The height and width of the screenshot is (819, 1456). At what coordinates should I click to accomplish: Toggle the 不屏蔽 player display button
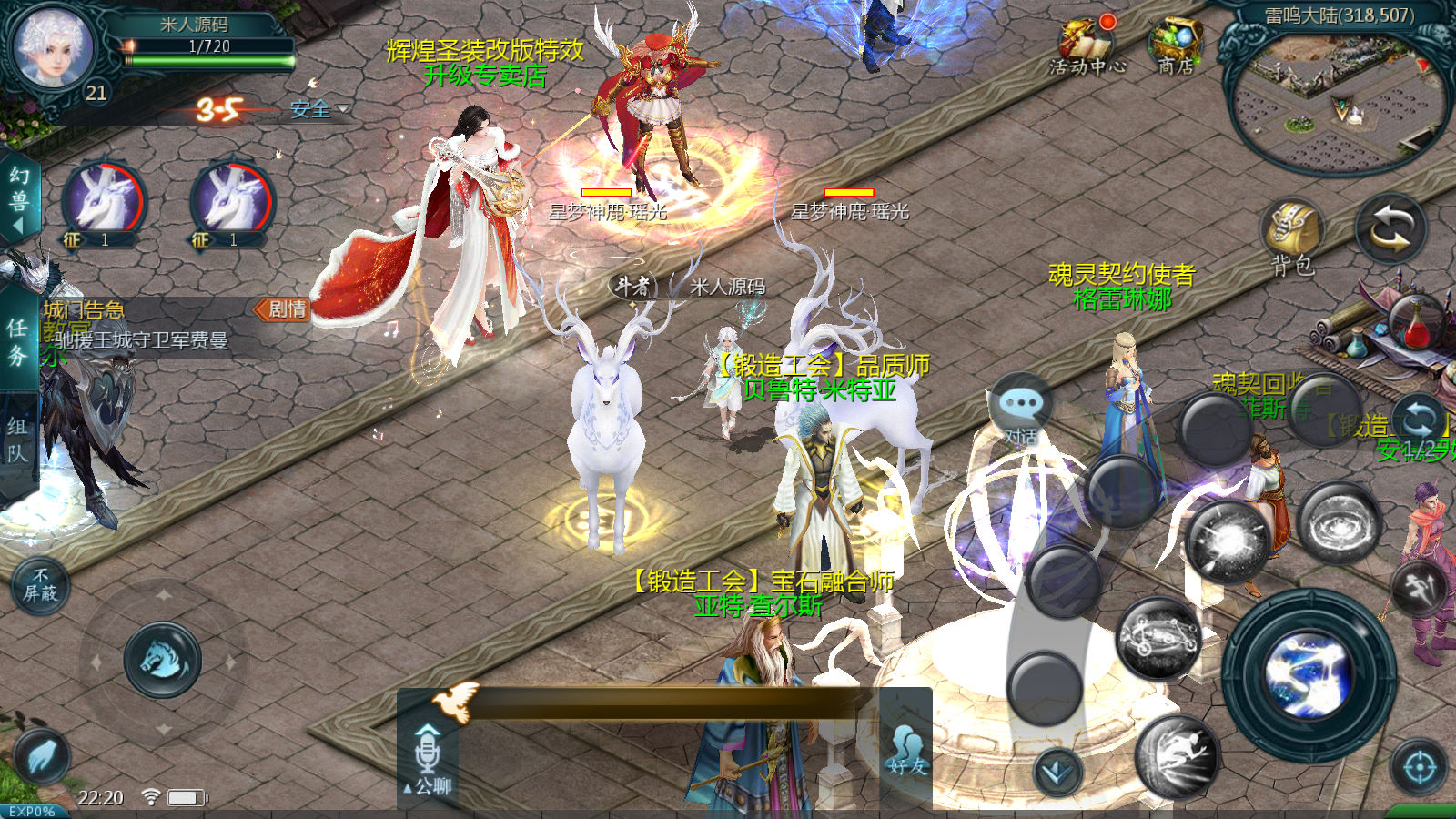click(40, 585)
